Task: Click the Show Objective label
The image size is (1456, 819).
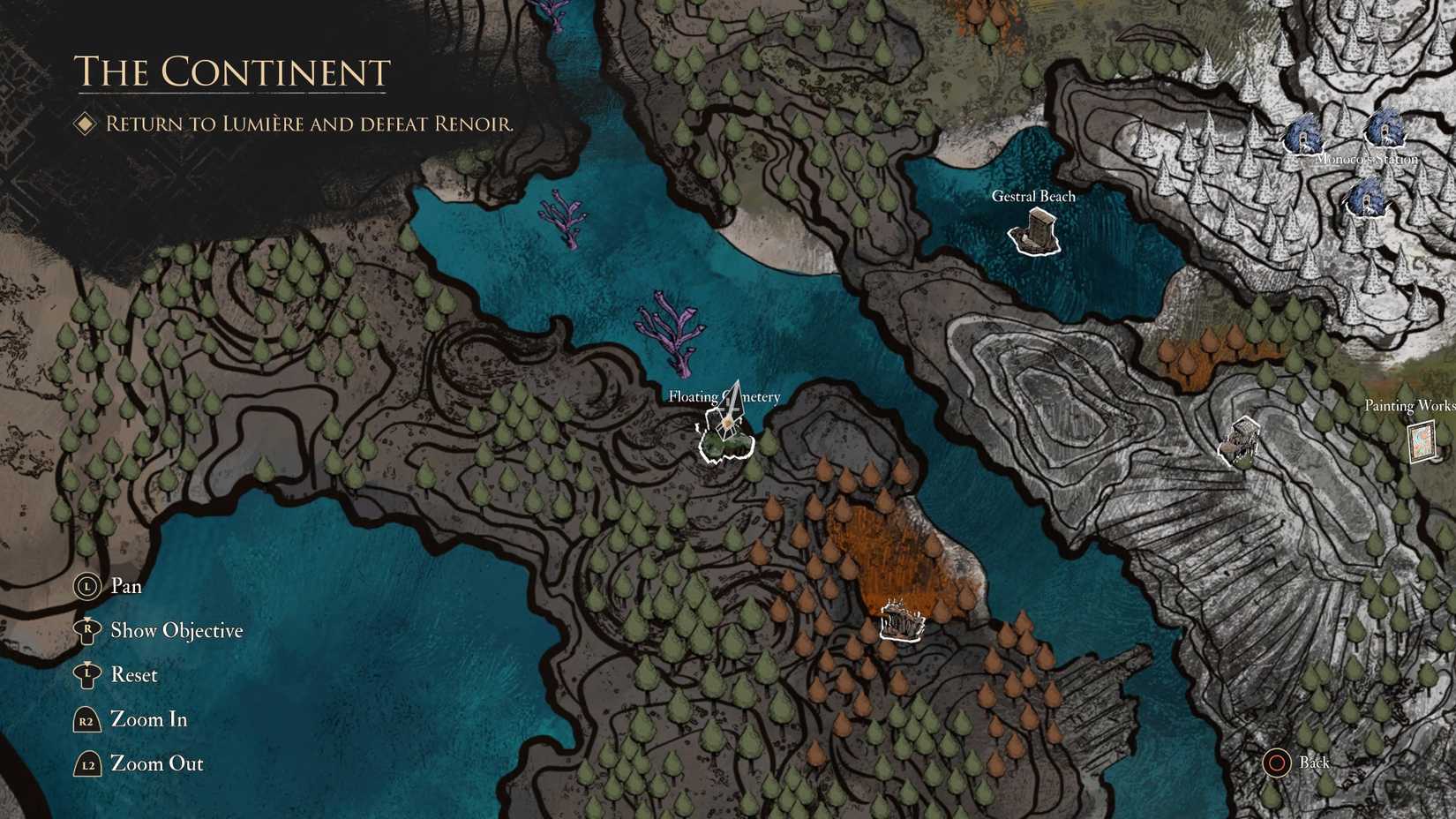Action: click(175, 630)
